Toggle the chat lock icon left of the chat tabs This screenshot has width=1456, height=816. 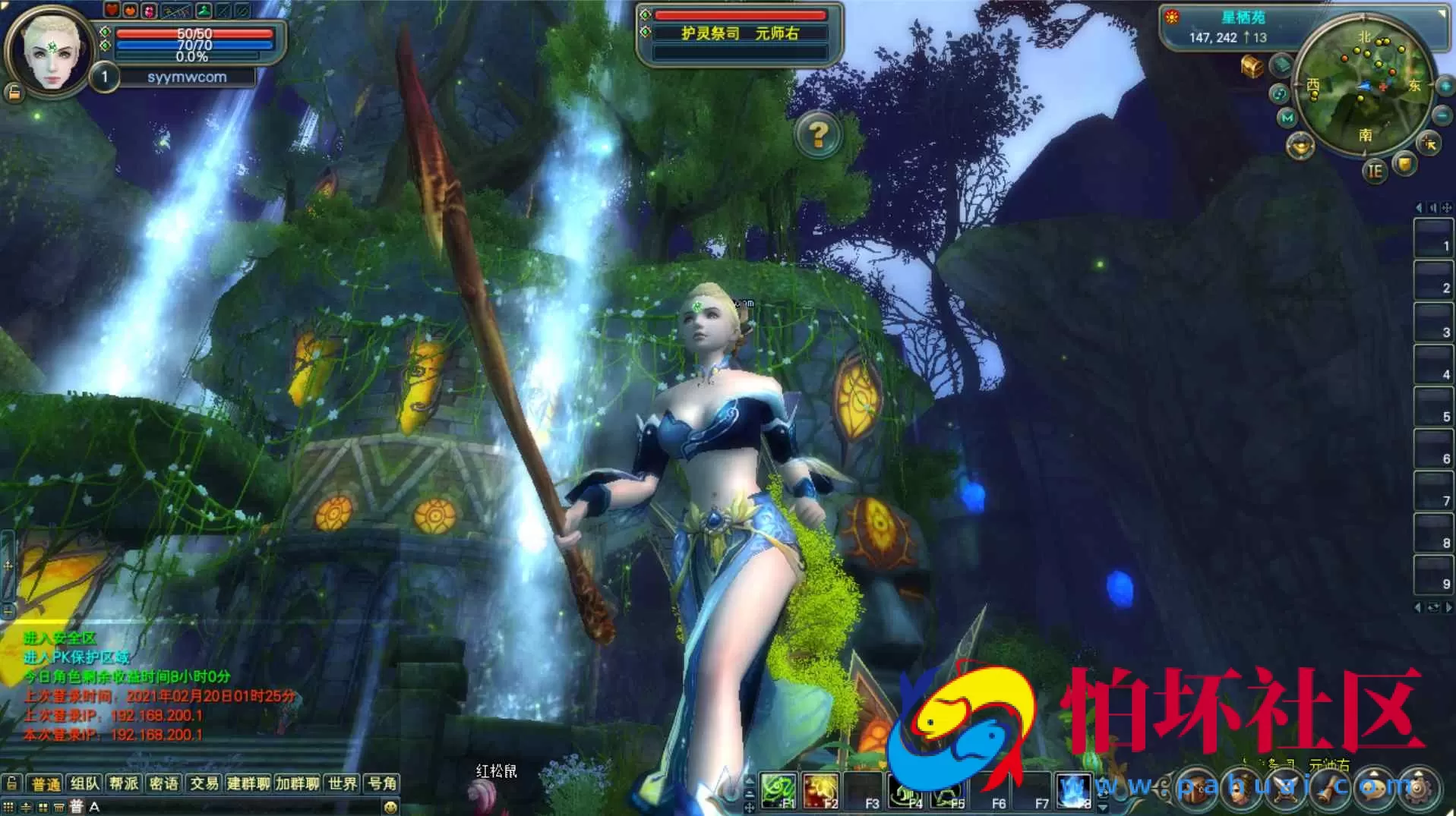(x=11, y=784)
